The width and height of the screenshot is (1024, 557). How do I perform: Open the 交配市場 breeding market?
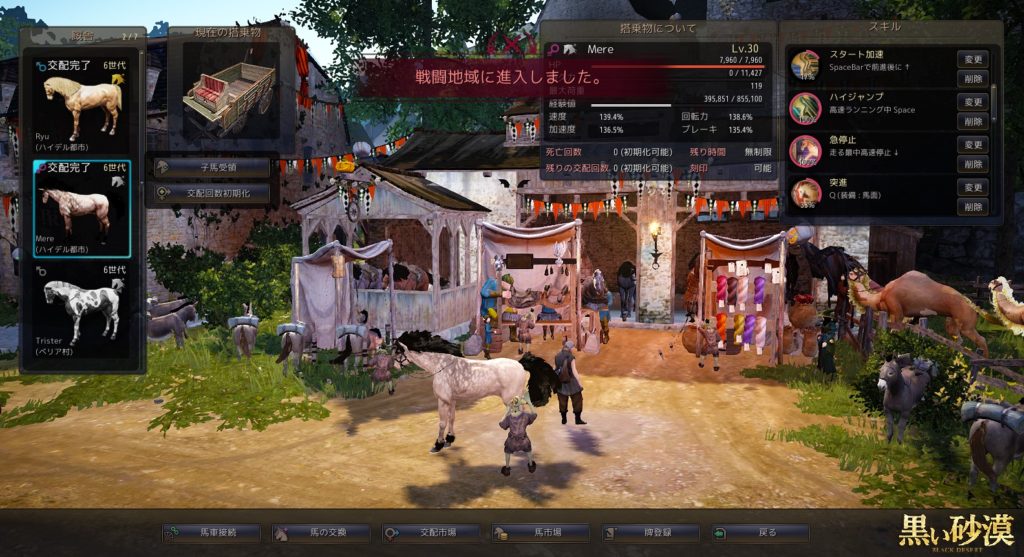point(431,534)
